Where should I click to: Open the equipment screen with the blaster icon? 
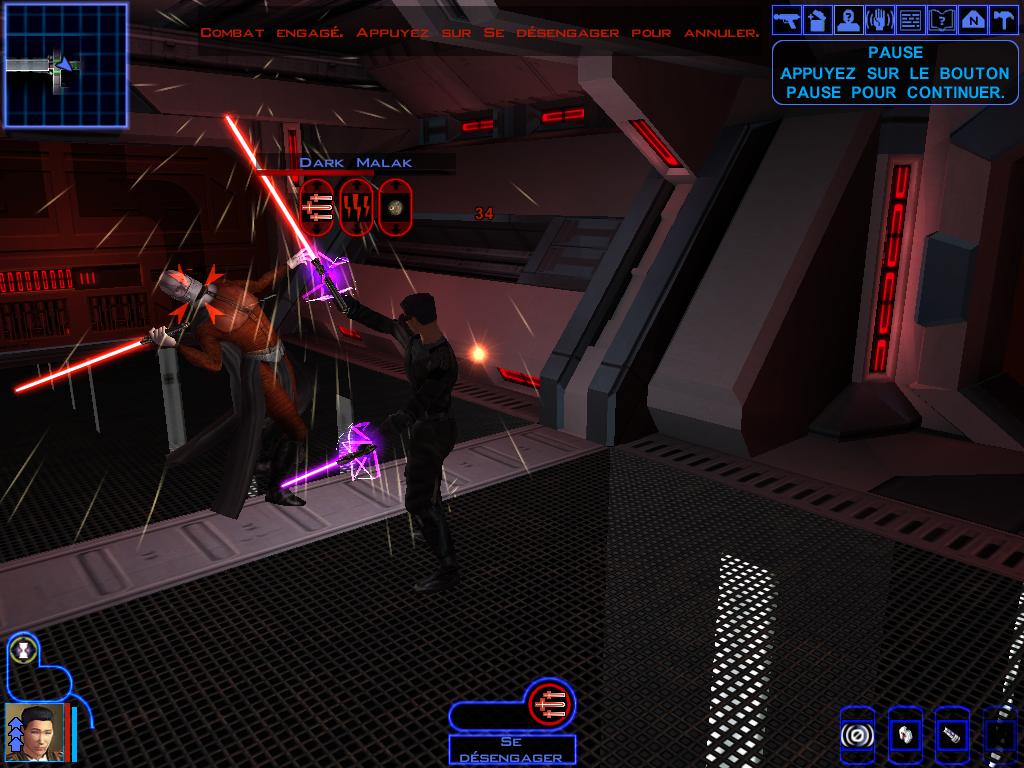pyautogui.click(x=788, y=19)
